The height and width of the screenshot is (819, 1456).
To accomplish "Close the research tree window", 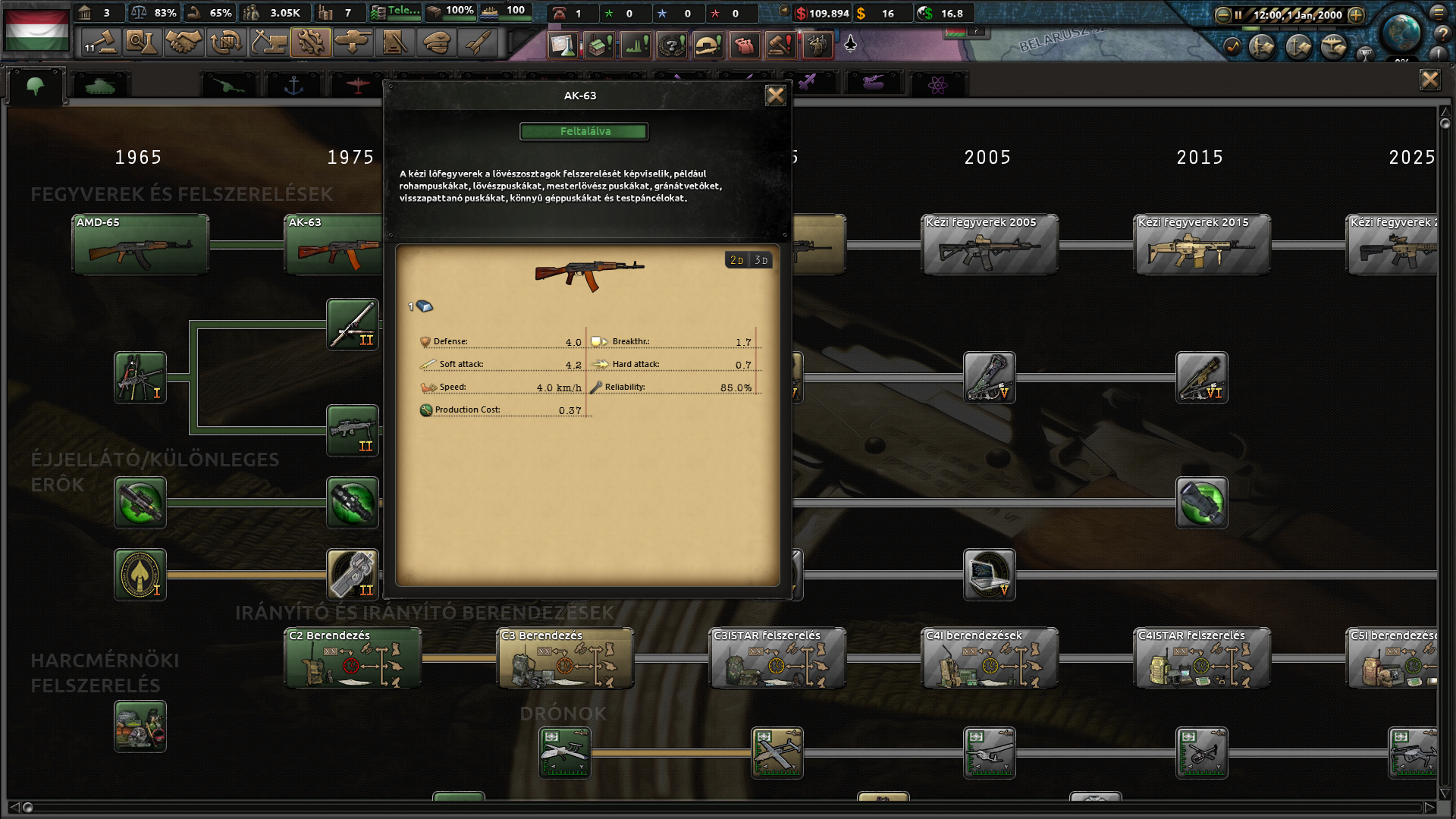I will (x=1429, y=80).
